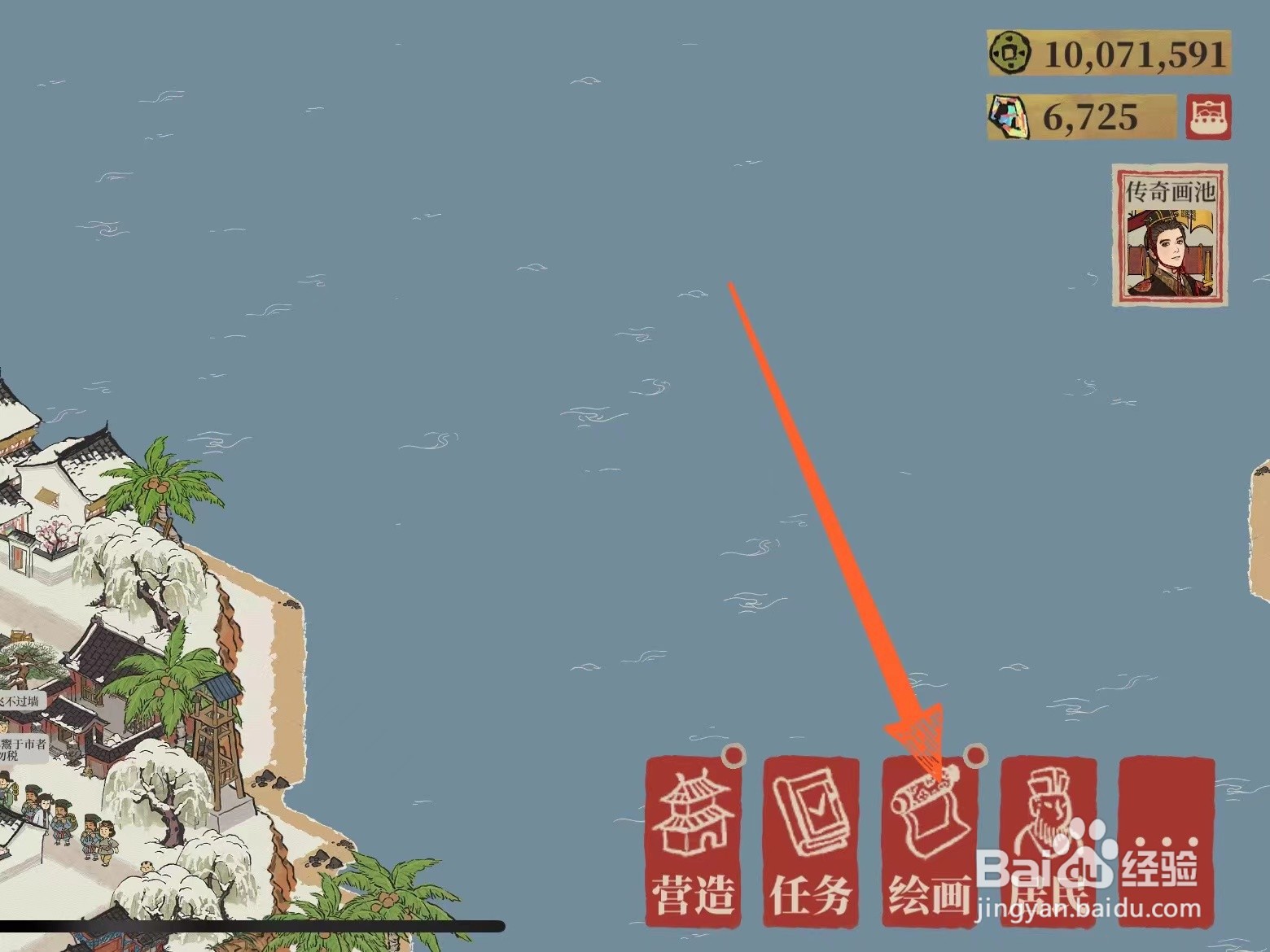Tap the gem count showing 6,725
The image size is (1270, 952).
tap(1091, 116)
